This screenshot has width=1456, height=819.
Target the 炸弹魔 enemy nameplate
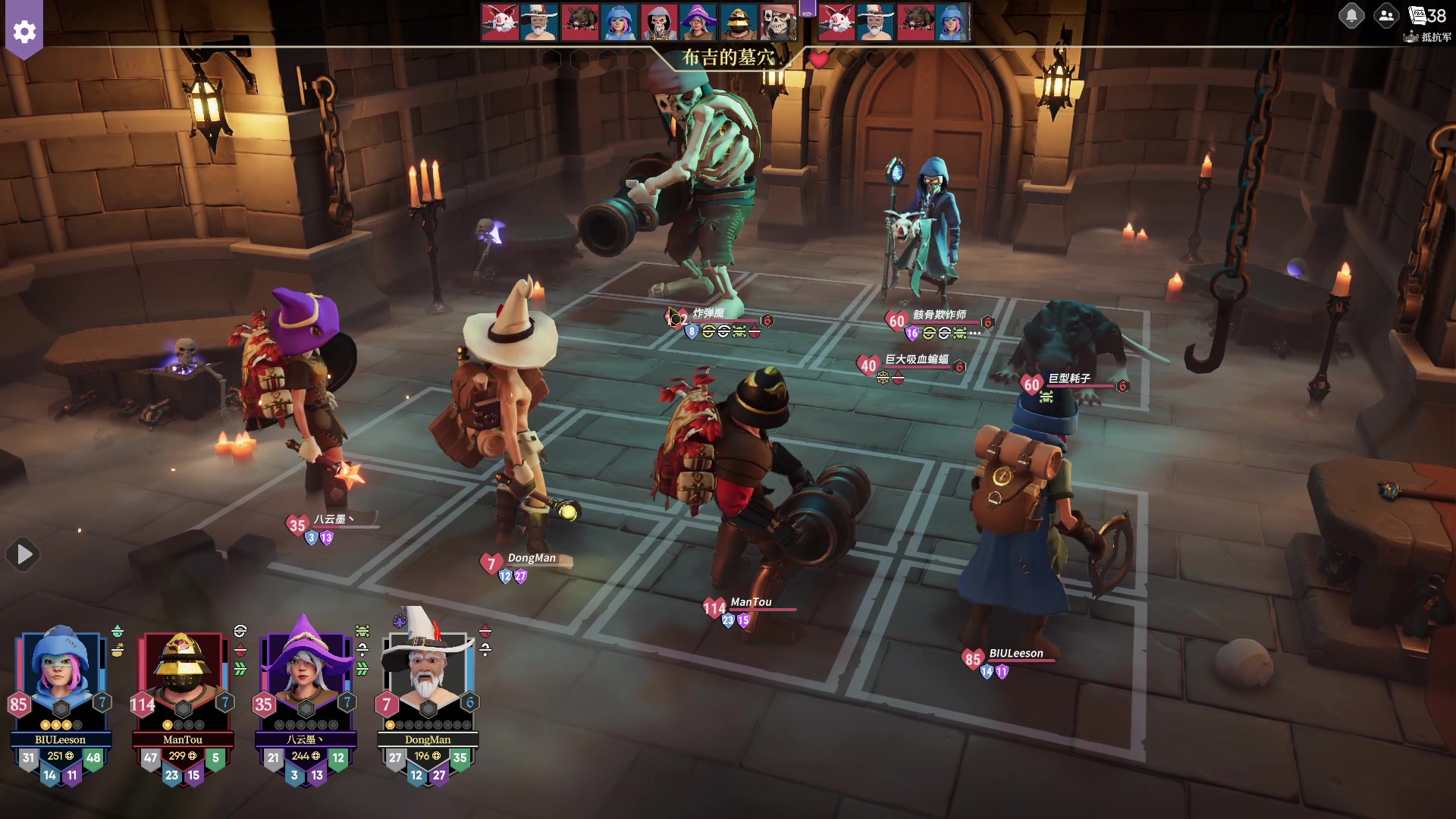click(708, 313)
